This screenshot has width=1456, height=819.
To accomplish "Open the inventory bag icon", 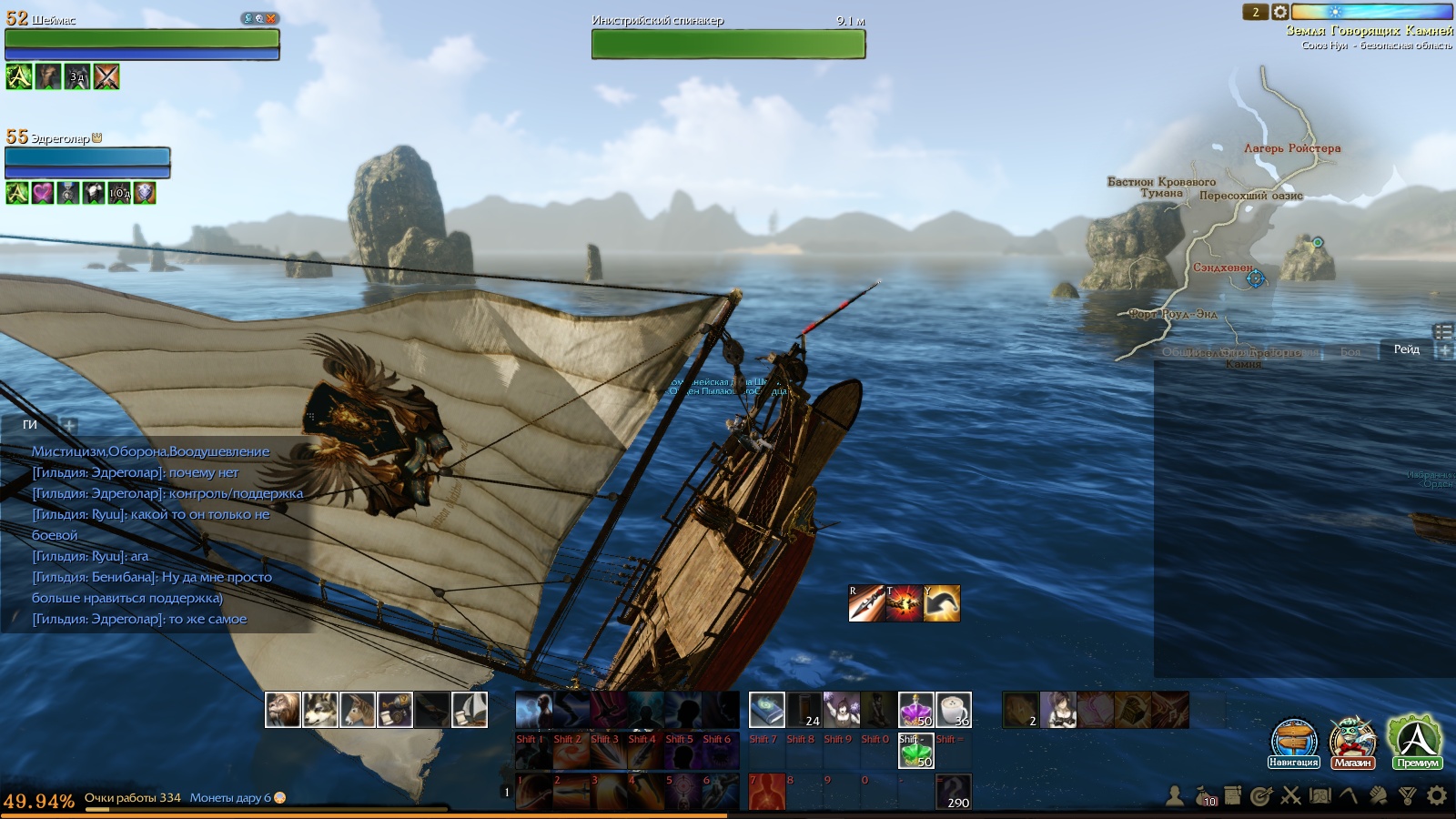I will 1204,796.
